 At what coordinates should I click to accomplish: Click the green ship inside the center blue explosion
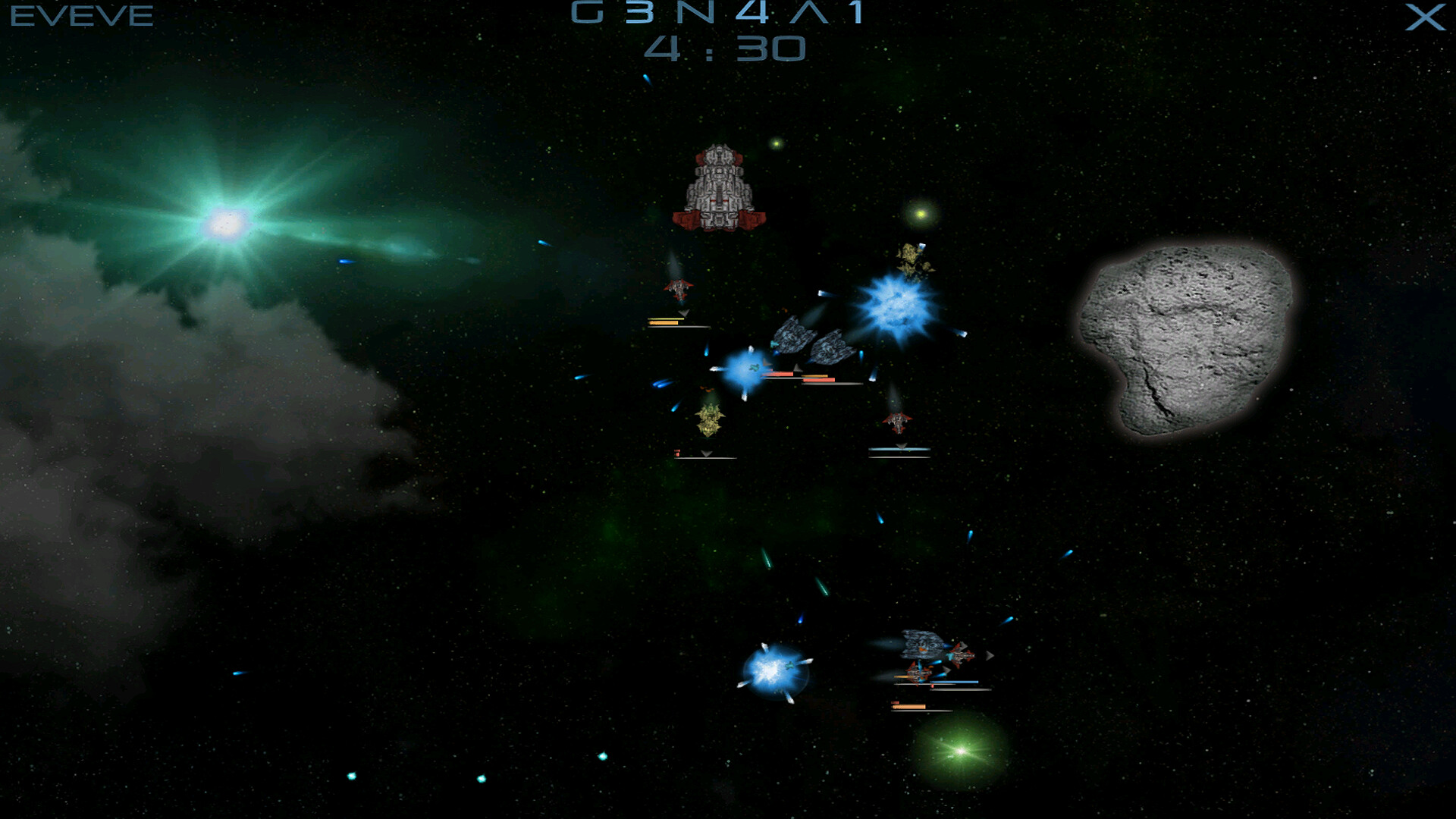pyautogui.click(x=754, y=367)
